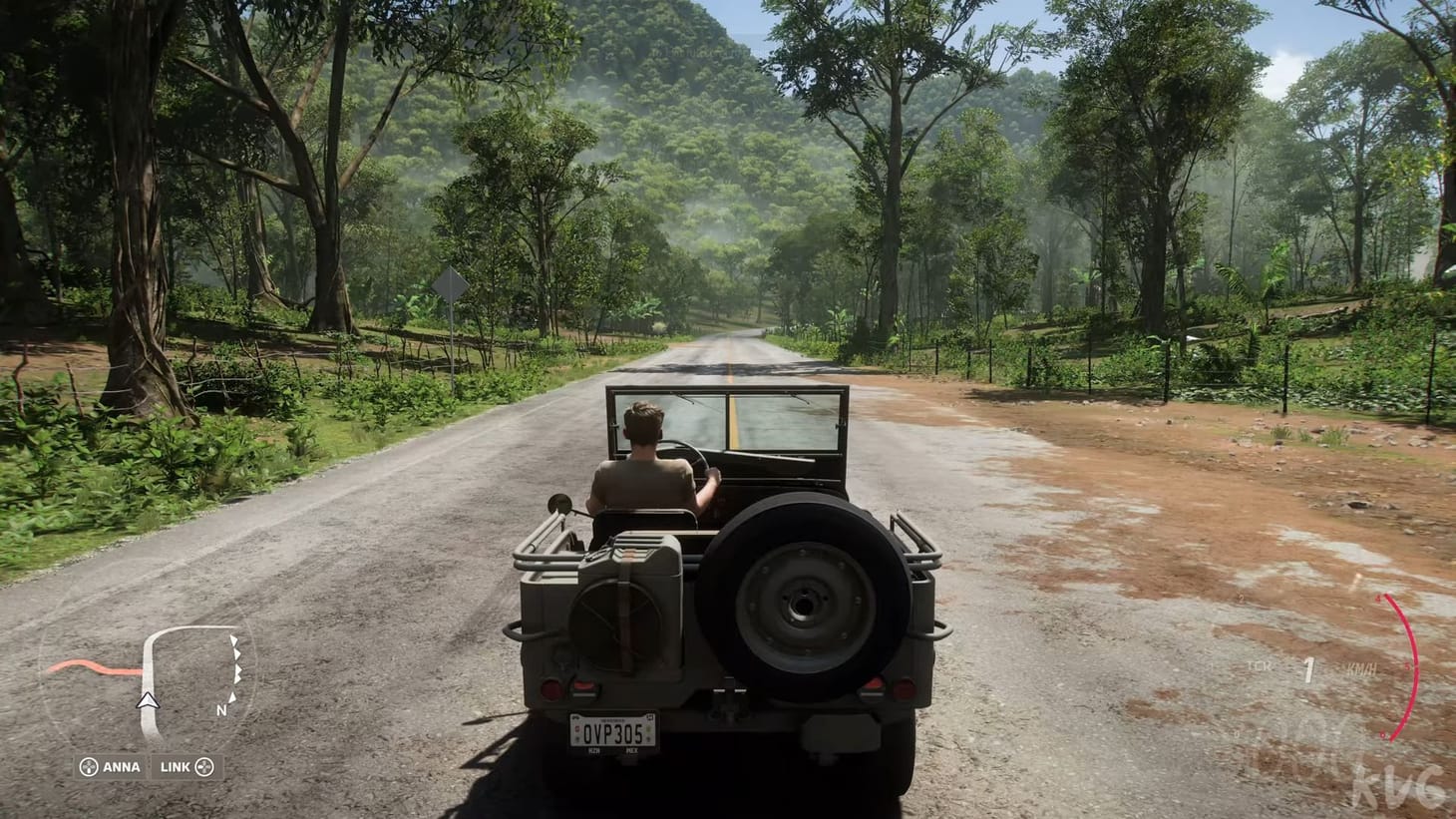Activate the ANNA voice assistant
The image size is (1456, 819).
click(x=122, y=766)
